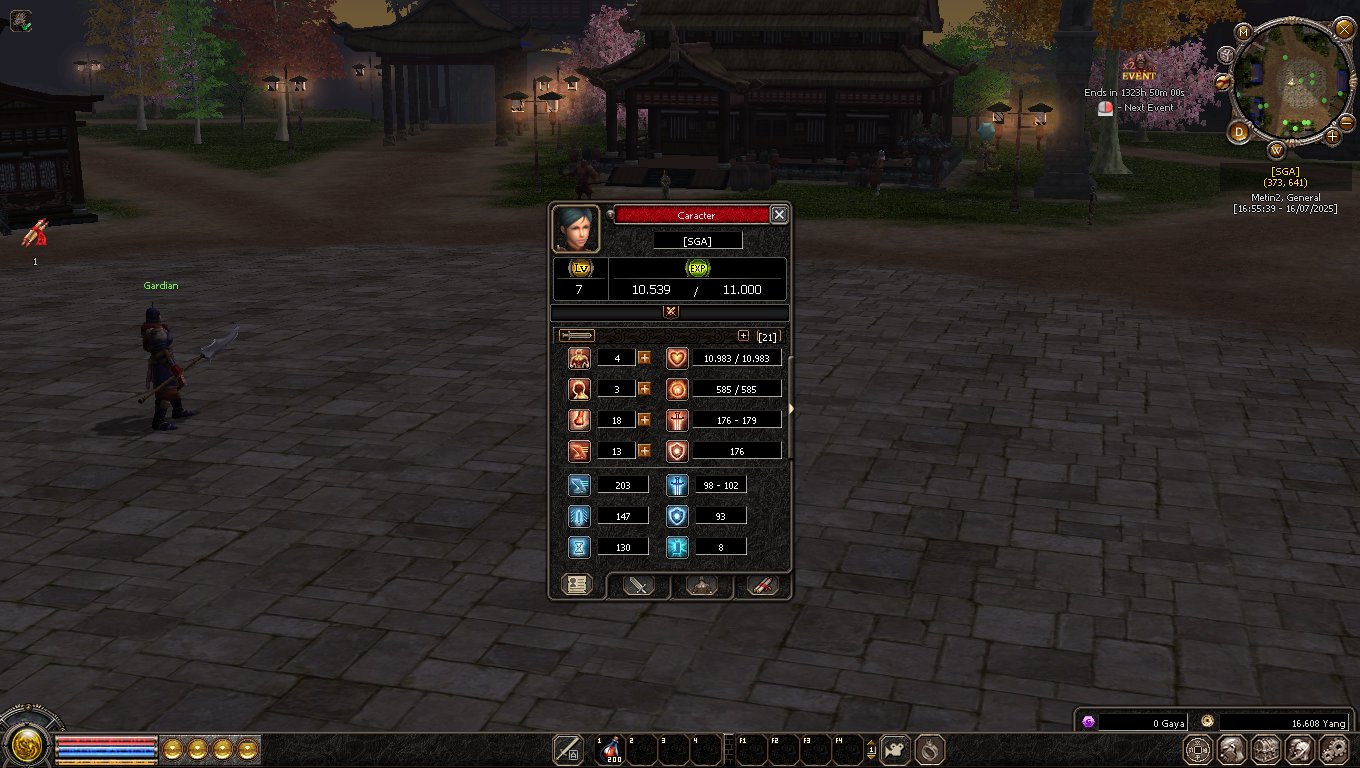The image size is (1360, 768).
Task: Open the x2 Event icon
Action: tap(1137, 70)
